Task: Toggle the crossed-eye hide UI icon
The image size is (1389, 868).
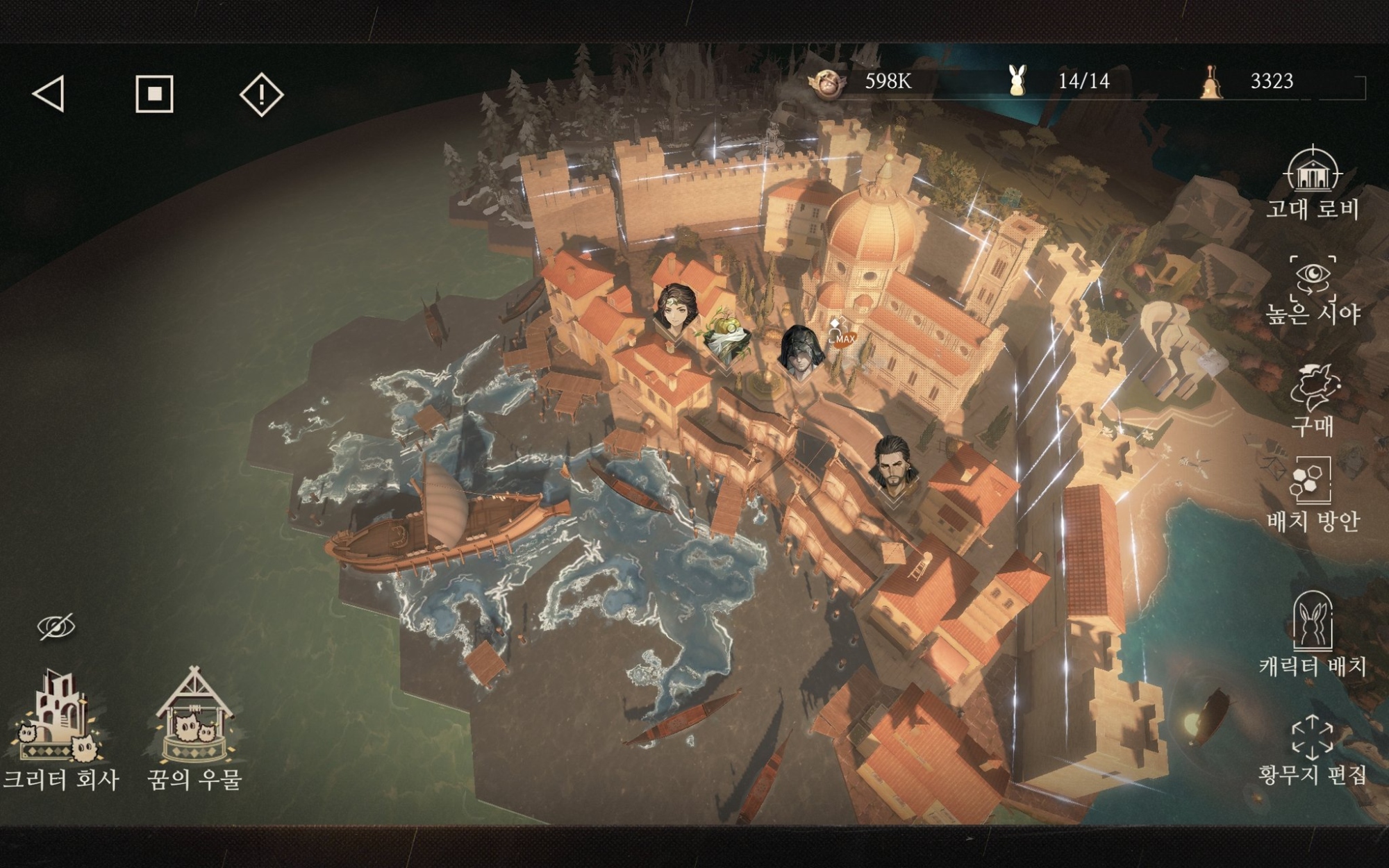Action: pyautogui.click(x=56, y=627)
